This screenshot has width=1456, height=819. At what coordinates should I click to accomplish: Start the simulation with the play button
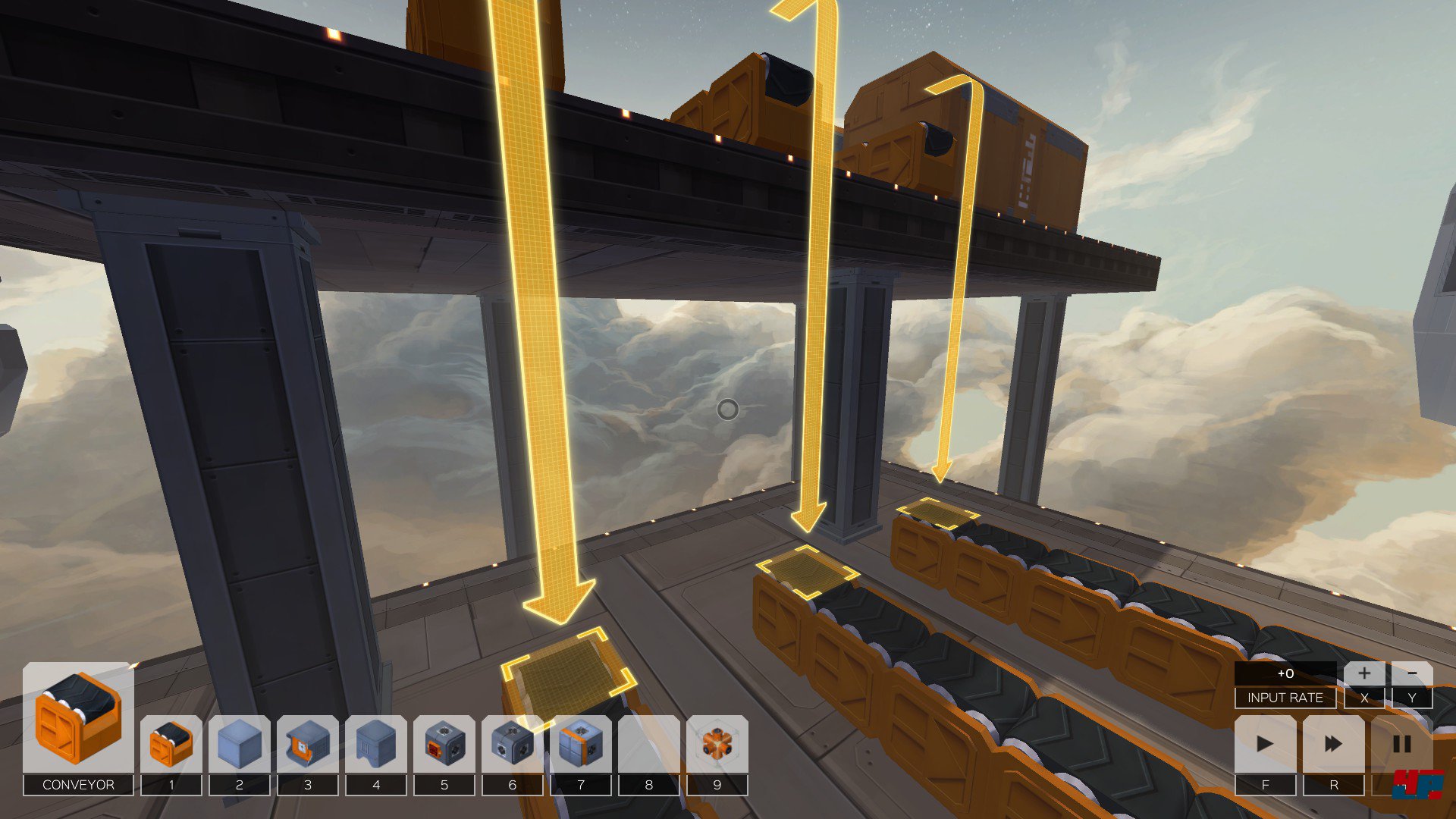coord(1265,744)
